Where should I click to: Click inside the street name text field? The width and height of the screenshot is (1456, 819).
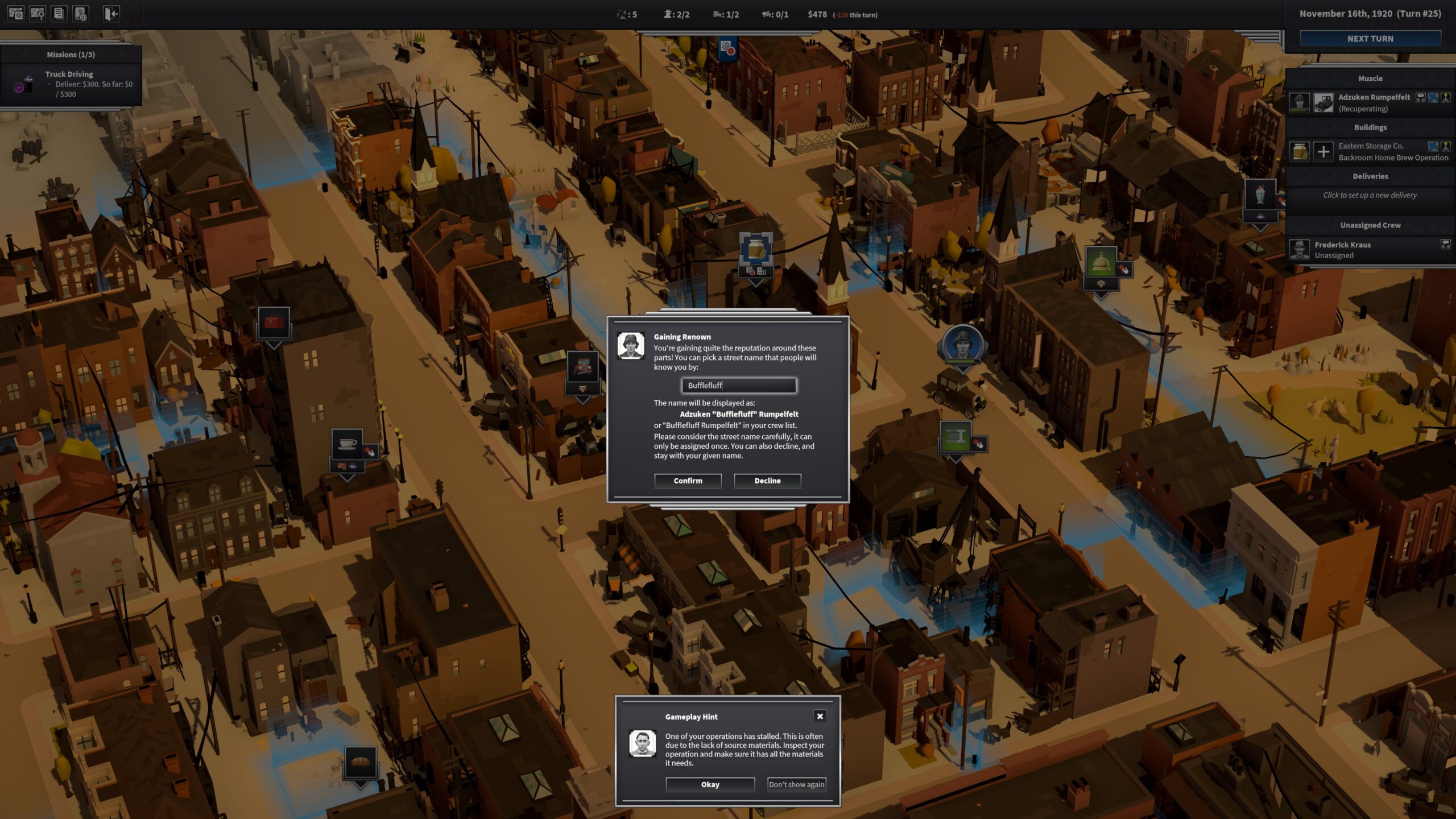coord(738,386)
